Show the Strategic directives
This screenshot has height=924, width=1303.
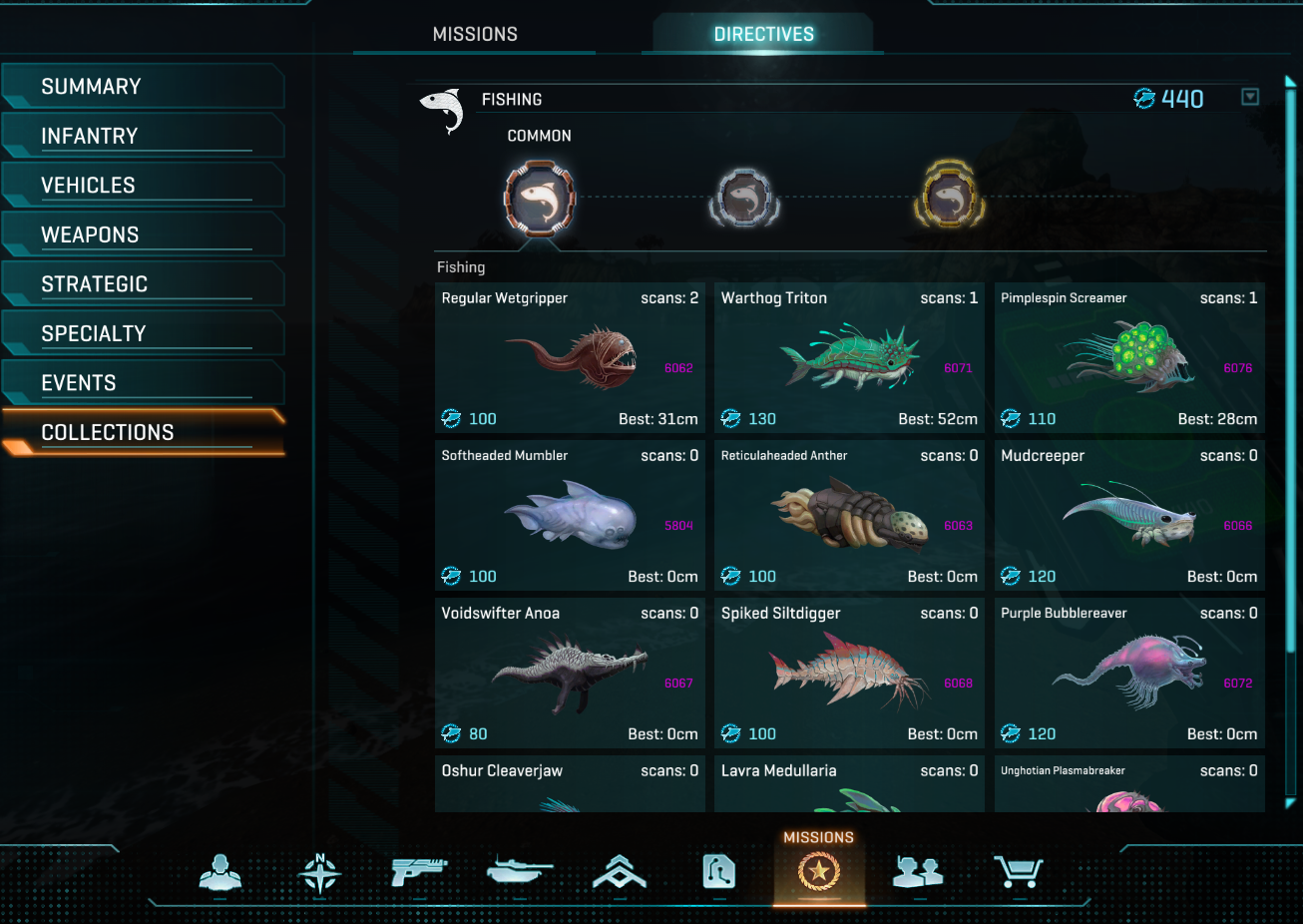(x=143, y=284)
